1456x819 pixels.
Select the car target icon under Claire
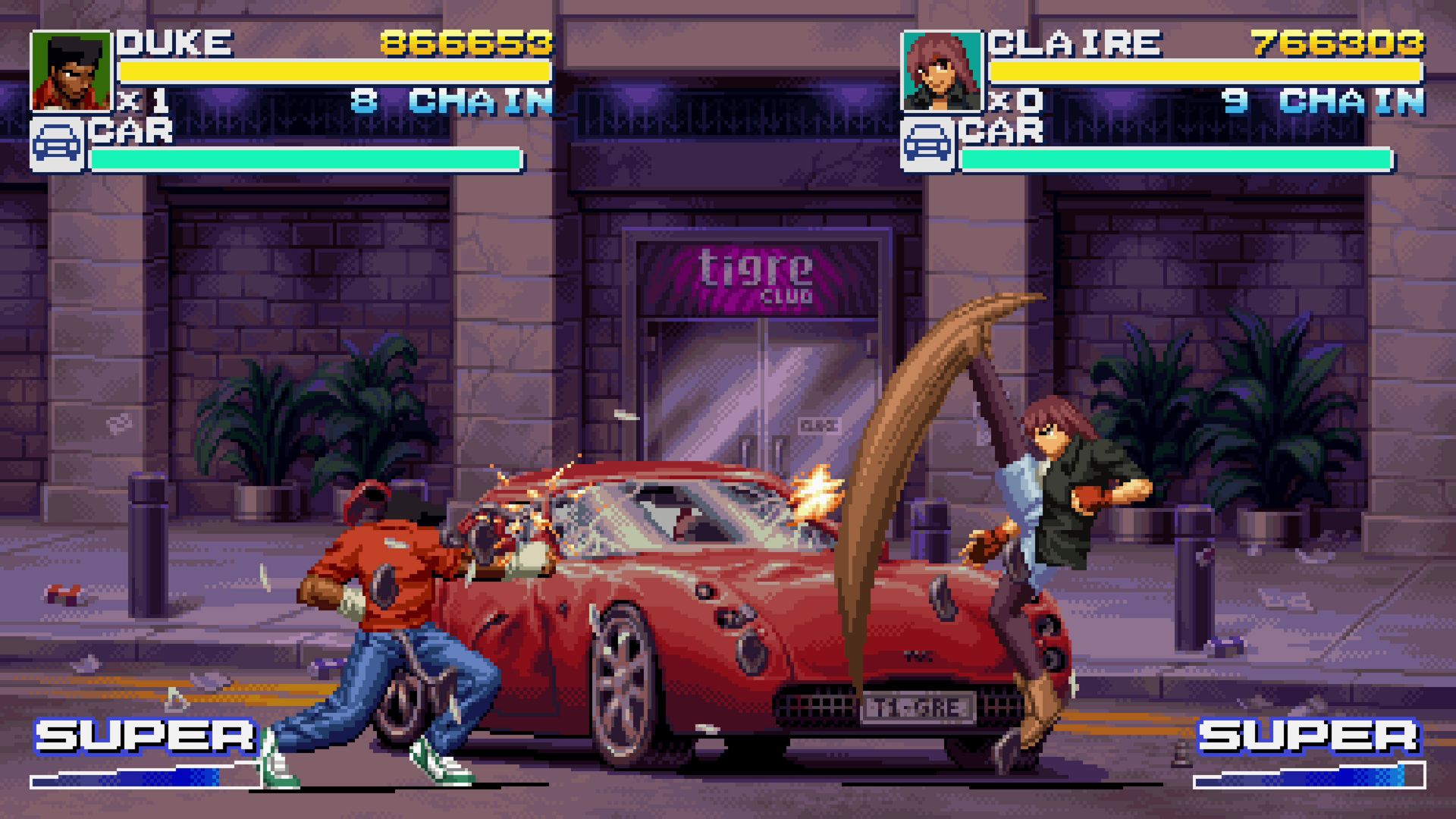(928, 144)
